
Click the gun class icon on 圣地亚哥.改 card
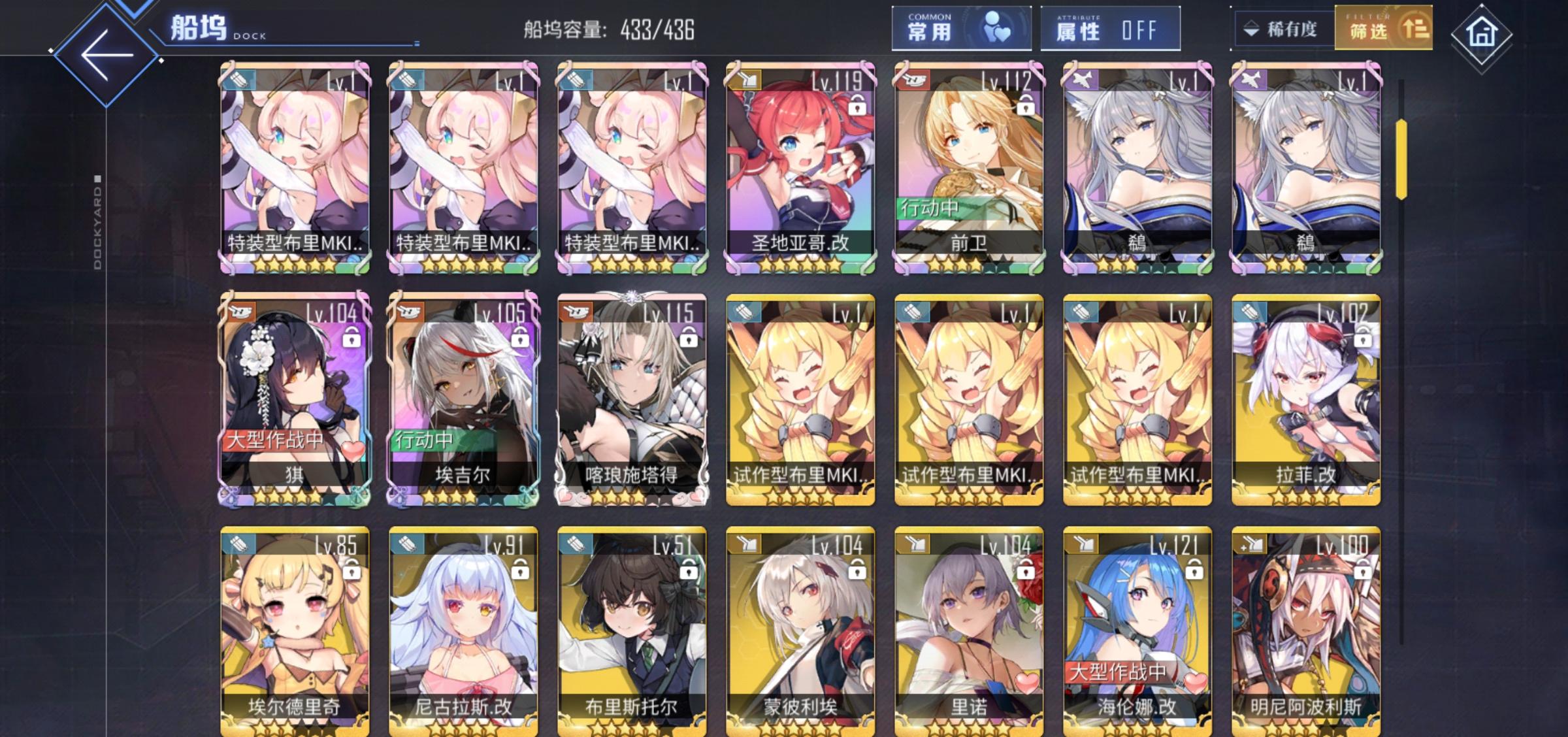[745, 79]
